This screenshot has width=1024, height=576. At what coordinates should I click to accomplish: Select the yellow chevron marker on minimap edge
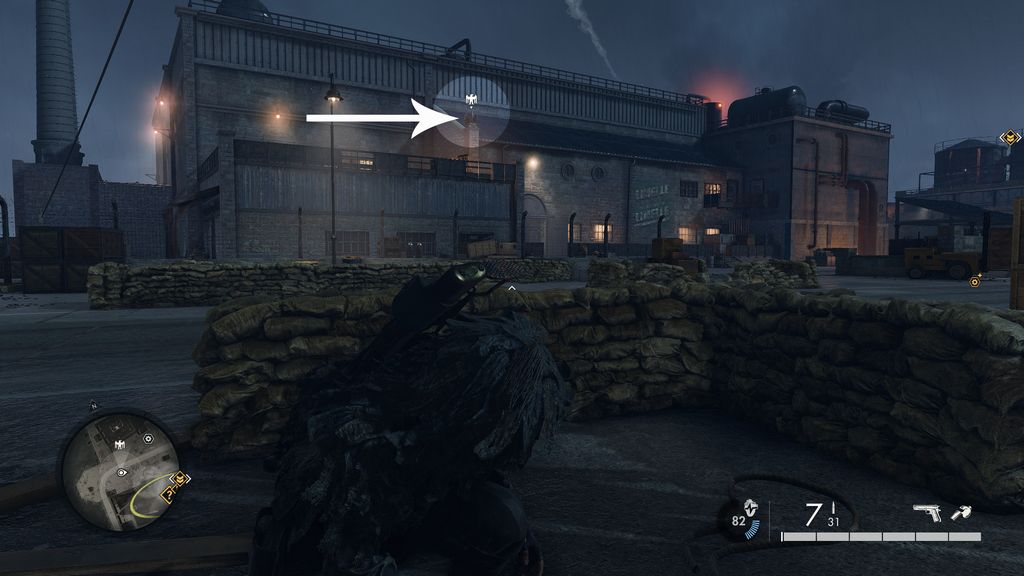coord(181,479)
